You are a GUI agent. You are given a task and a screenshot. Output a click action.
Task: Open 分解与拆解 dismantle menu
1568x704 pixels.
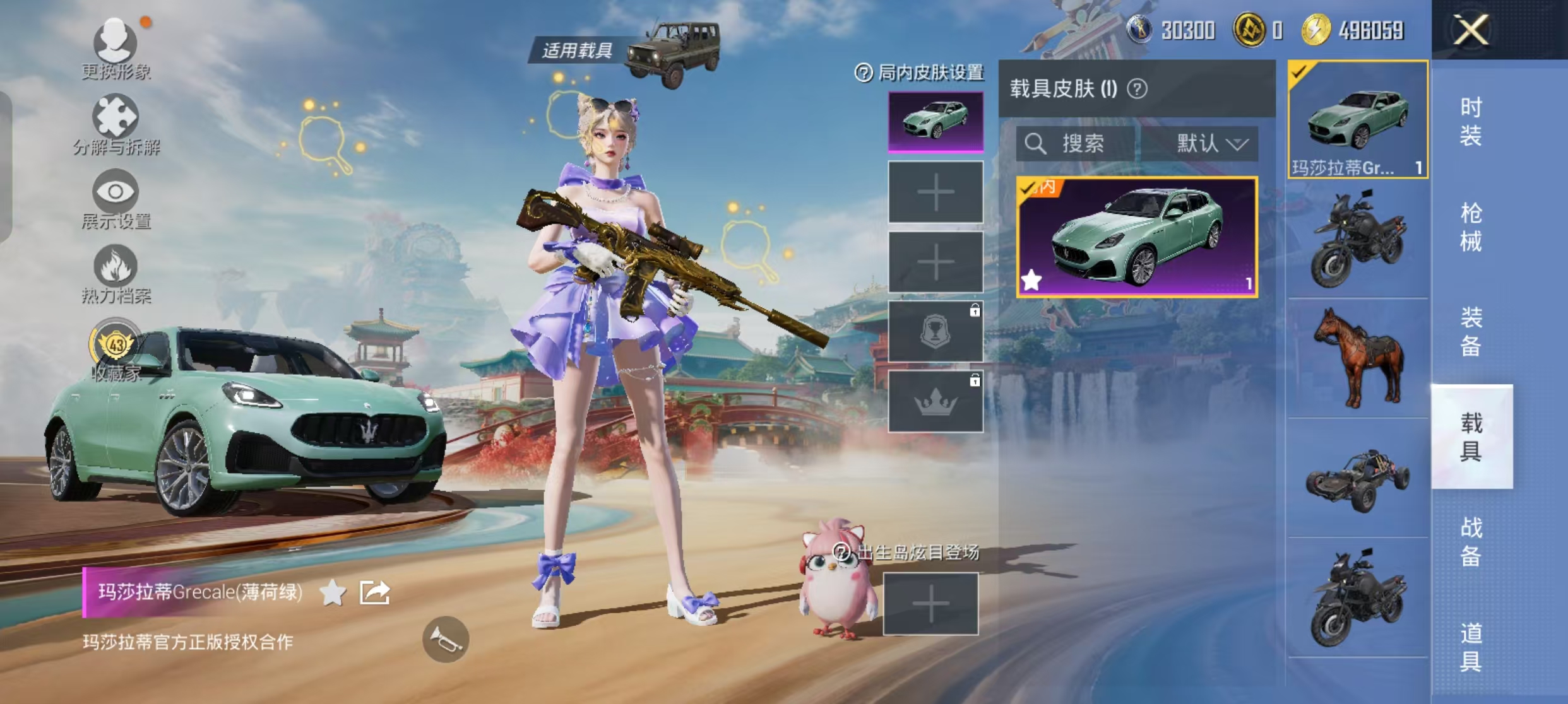[116, 124]
